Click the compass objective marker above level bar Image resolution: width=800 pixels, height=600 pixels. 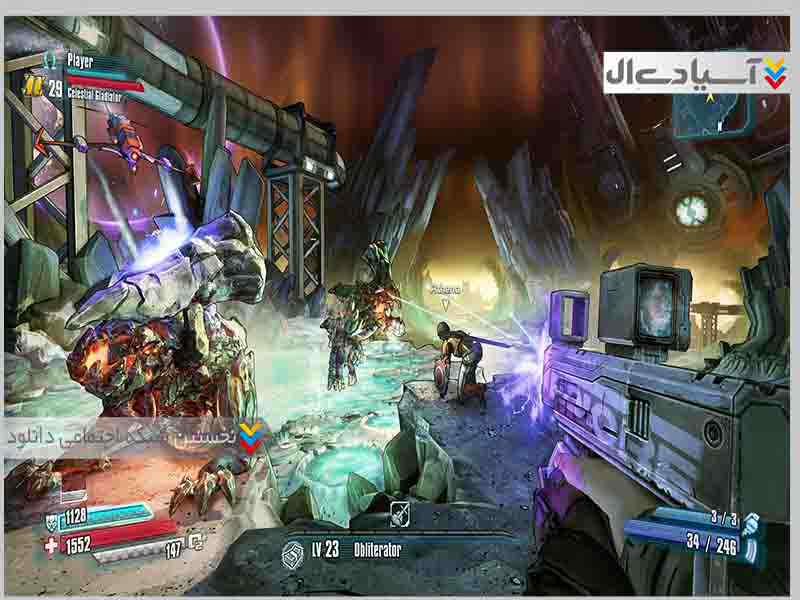point(398,510)
